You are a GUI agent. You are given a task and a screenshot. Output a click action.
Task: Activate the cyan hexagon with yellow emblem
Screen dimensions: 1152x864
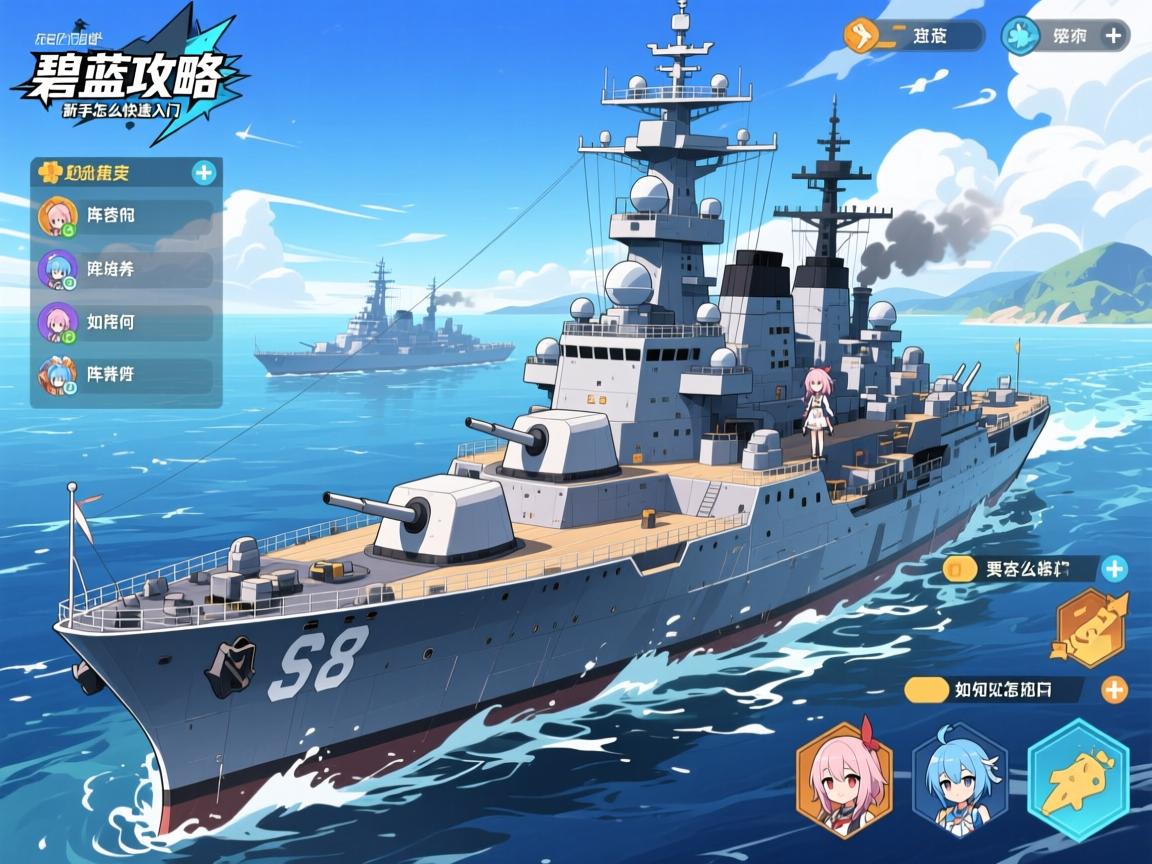click(x=1078, y=780)
